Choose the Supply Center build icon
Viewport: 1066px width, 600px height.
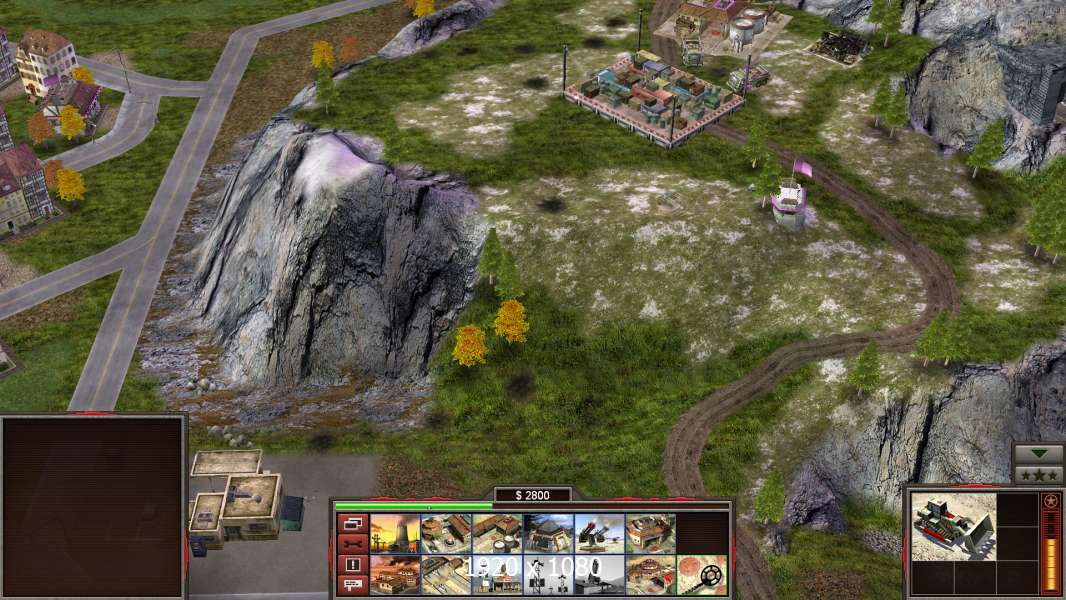[x=497, y=533]
